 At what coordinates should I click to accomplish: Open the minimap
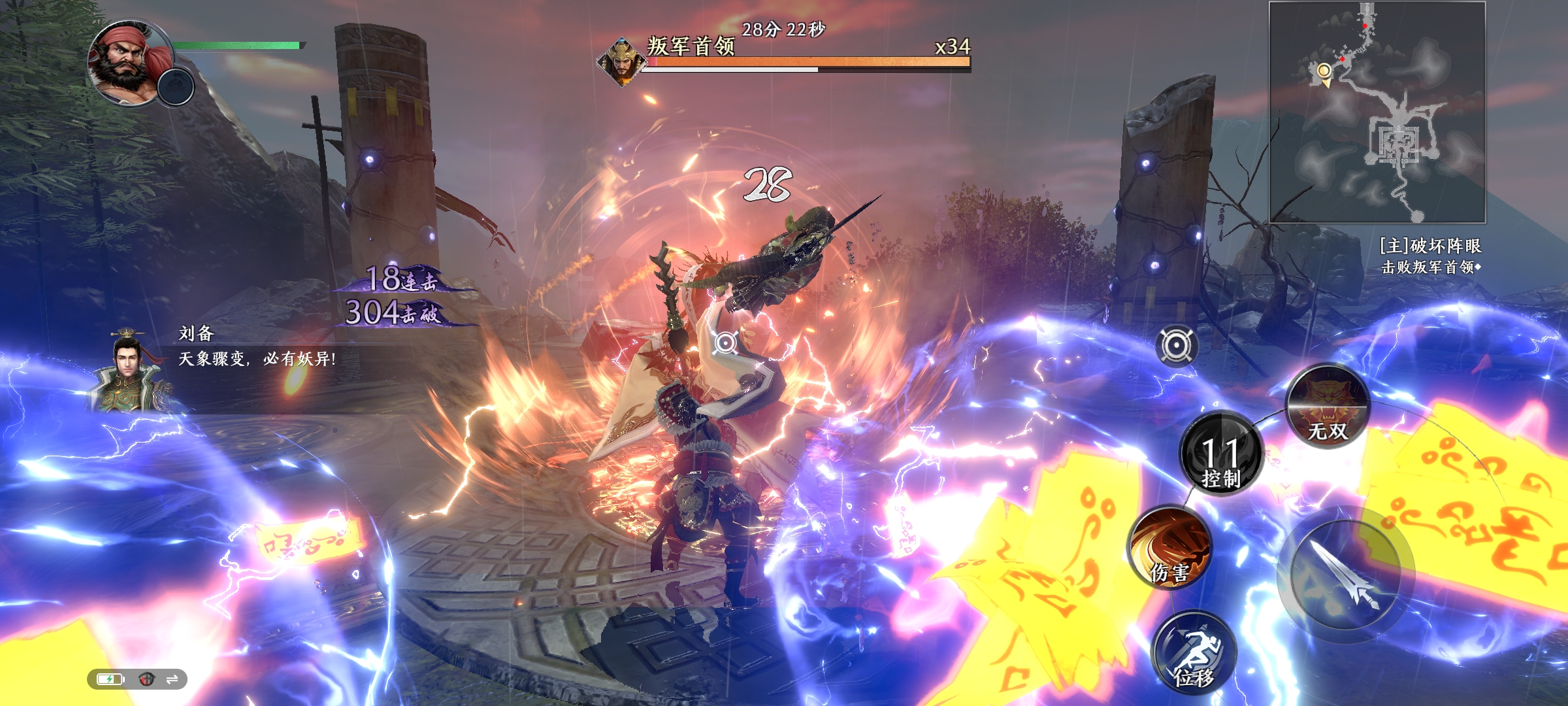(x=1377, y=112)
